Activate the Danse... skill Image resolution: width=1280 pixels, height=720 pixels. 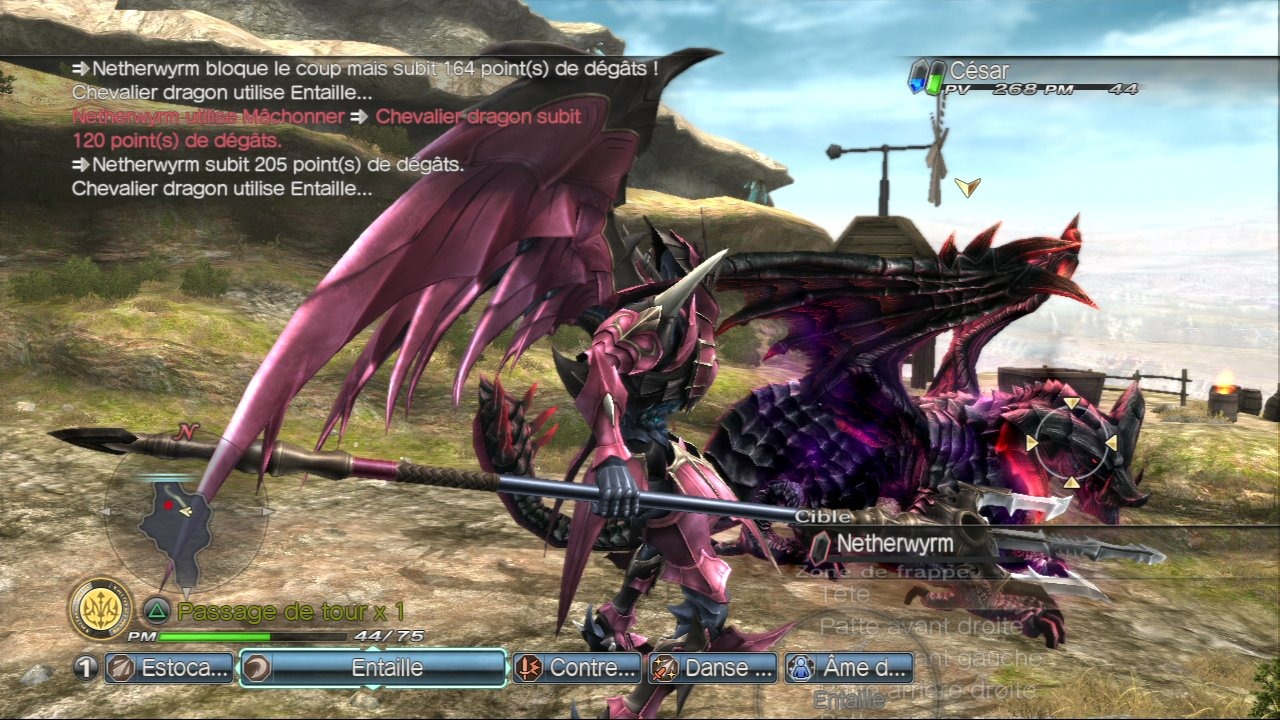pyautogui.click(x=713, y=668)
